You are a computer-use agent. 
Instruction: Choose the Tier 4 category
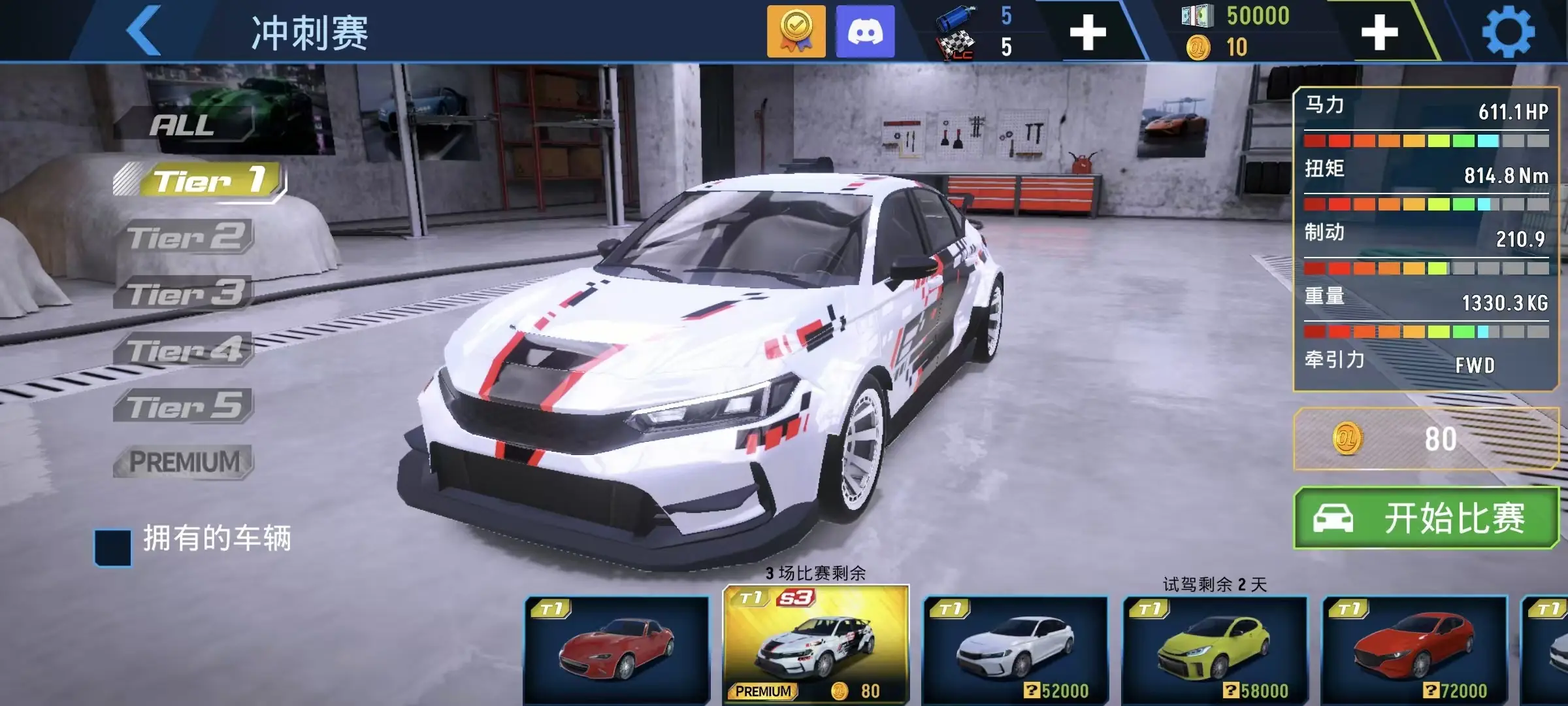186,350
